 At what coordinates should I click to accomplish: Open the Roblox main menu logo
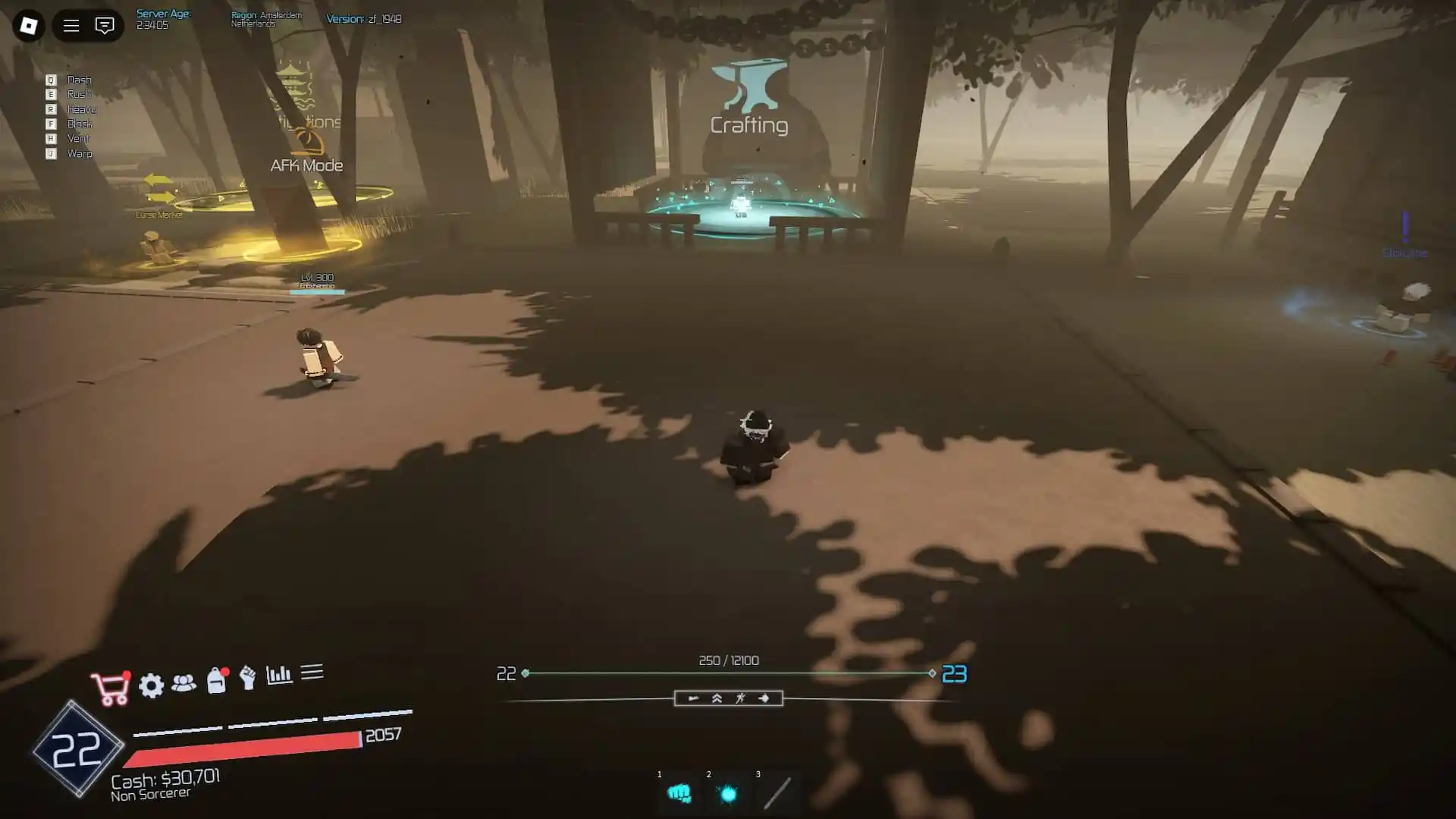coord(29,26)
